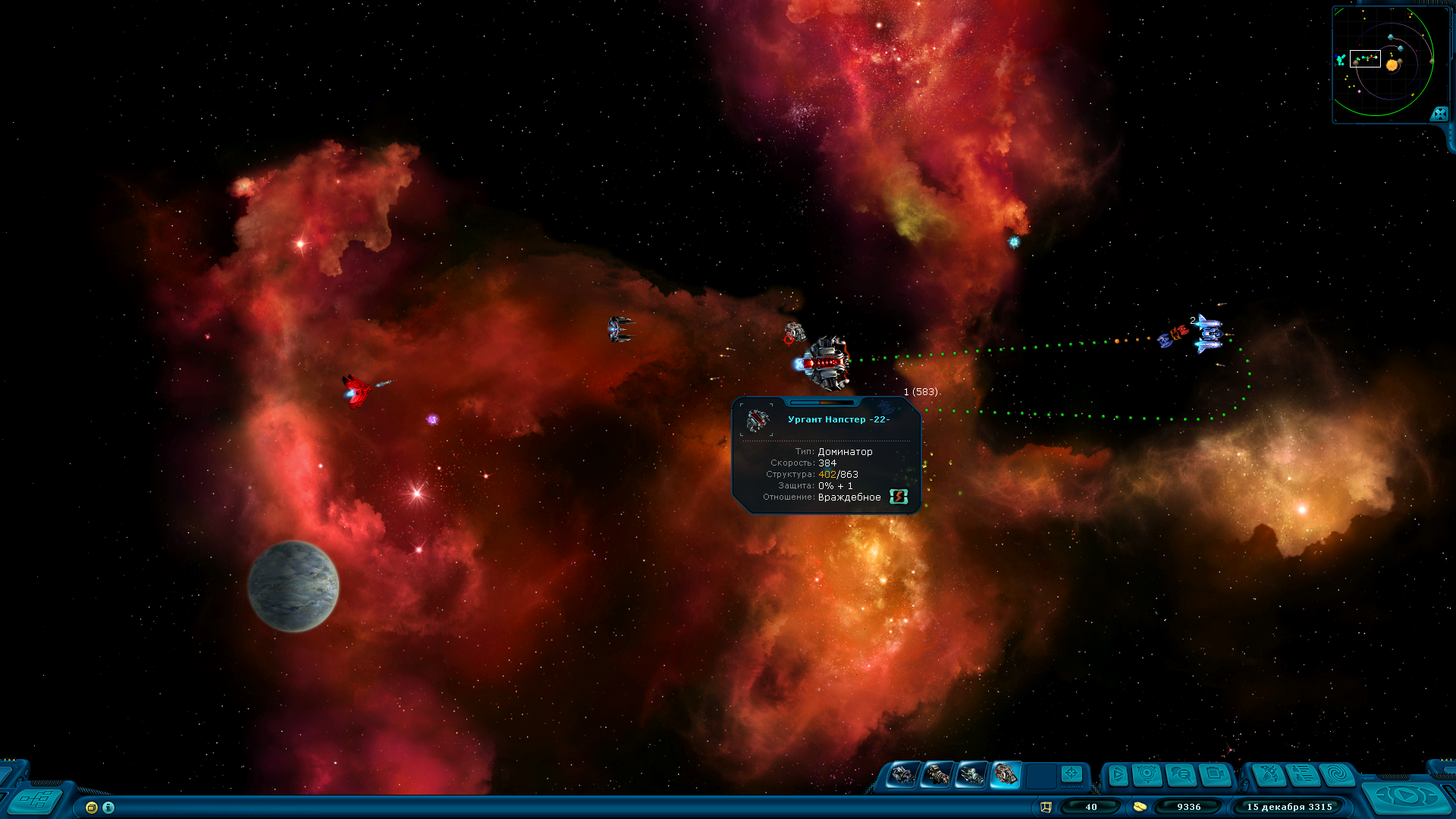Viewport: 1456px width, 819px height.
Task: Open the speech bubble communication button
Action: (1181, 775)
